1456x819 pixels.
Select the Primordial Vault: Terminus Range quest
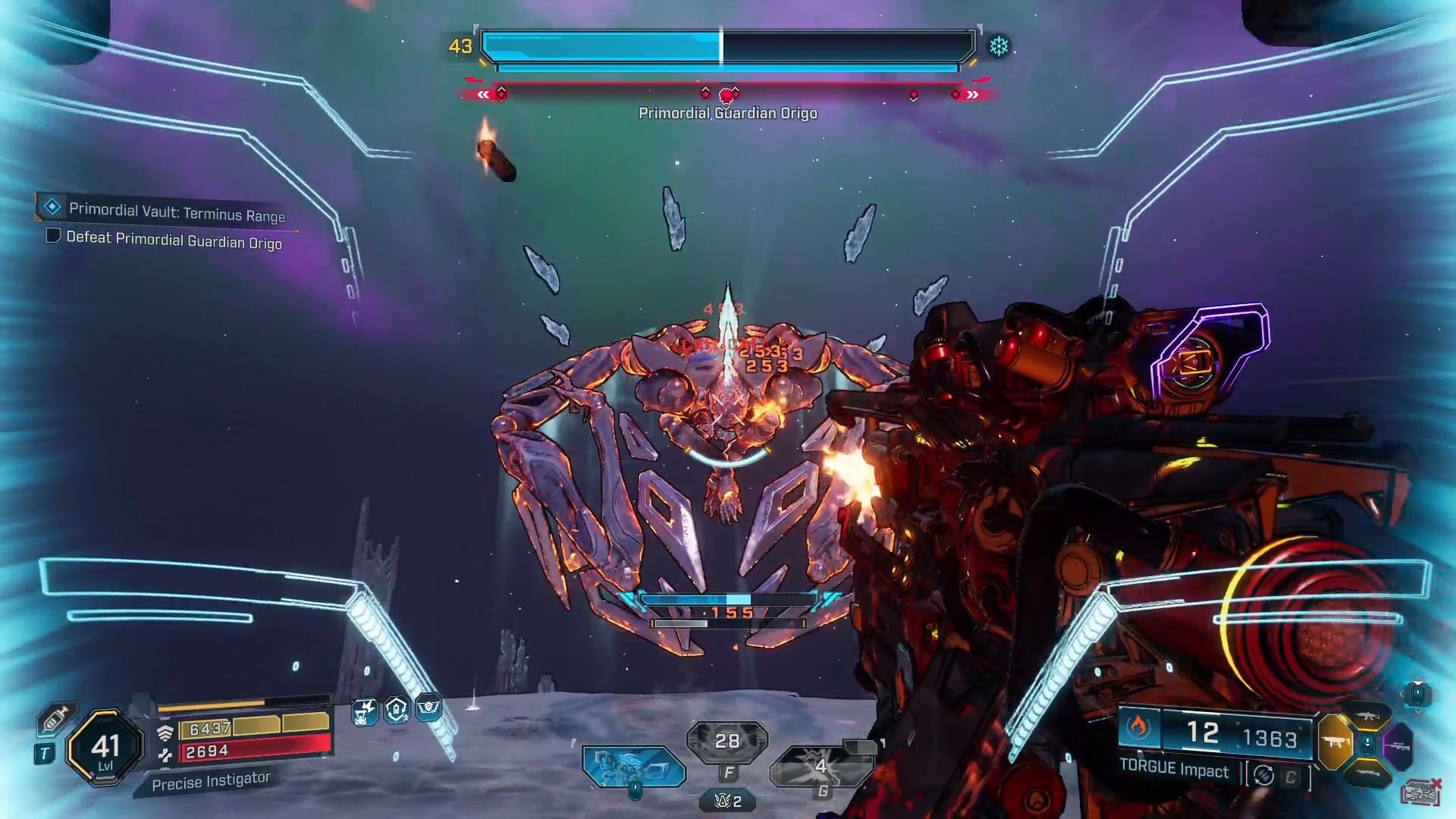pos(176,212)
